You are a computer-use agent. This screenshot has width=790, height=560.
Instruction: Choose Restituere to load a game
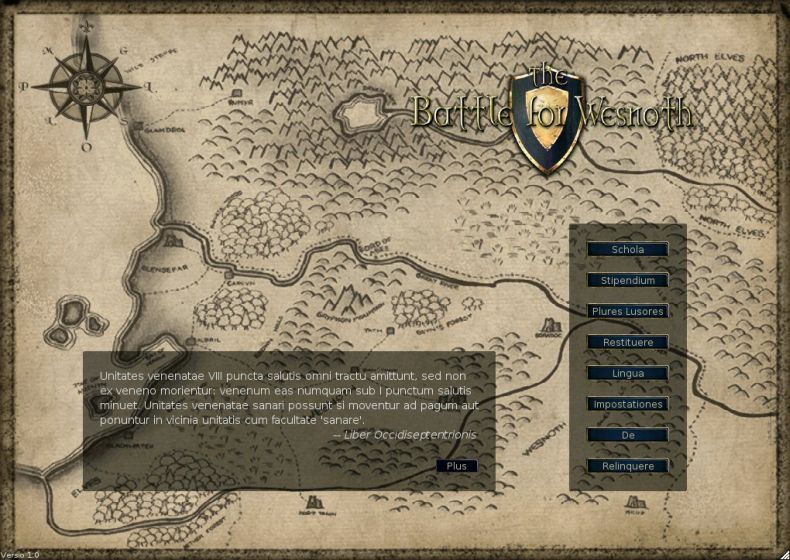627,342
